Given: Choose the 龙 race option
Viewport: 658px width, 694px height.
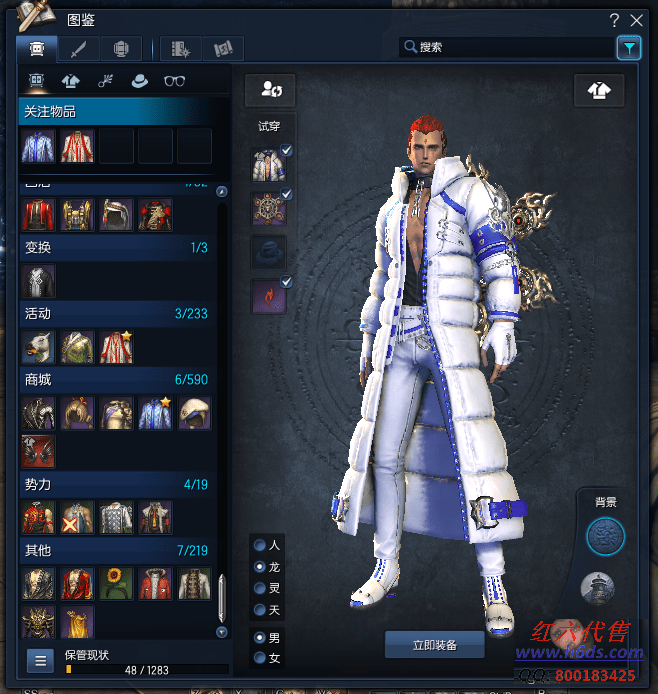Looking at the screenshot, I should [260, 567].
